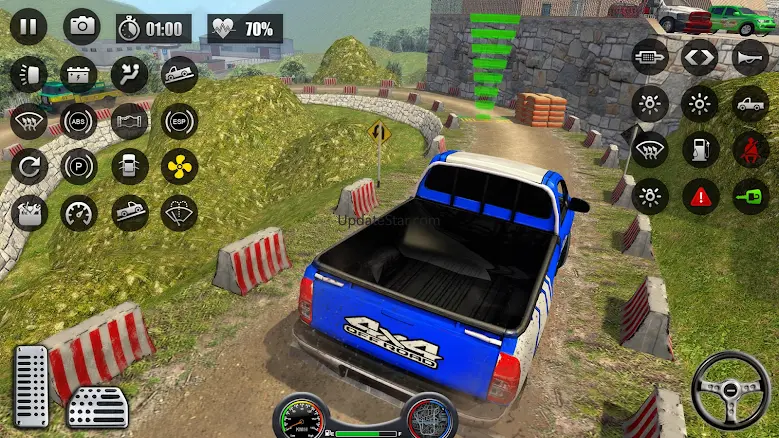Toggle the ESP stability control
The width and height of the screenshot is (779, 438).
[179, 122]
